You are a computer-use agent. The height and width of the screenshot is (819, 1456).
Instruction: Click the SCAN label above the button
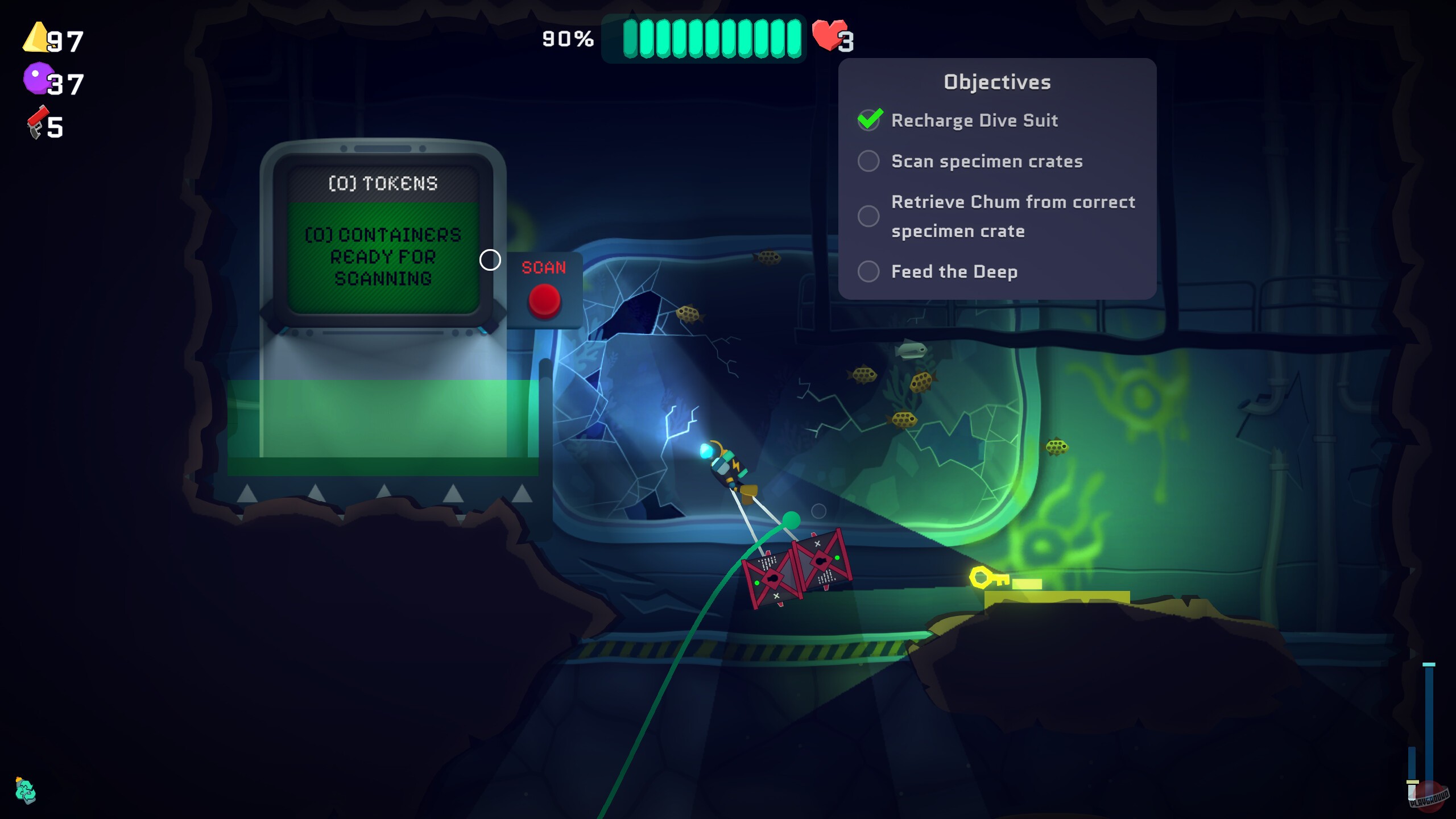click(x=543, y=268)
